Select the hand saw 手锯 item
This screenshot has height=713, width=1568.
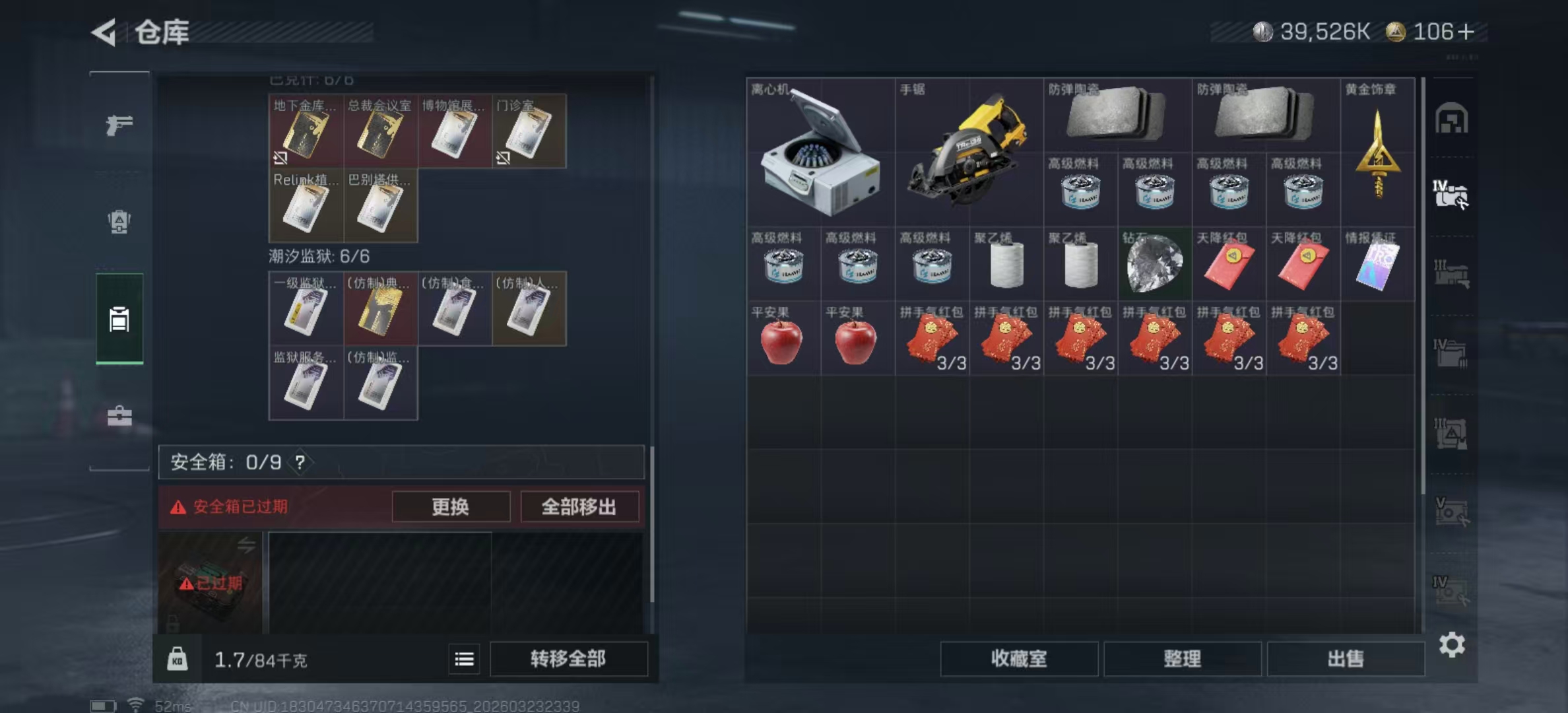[969, 153]
